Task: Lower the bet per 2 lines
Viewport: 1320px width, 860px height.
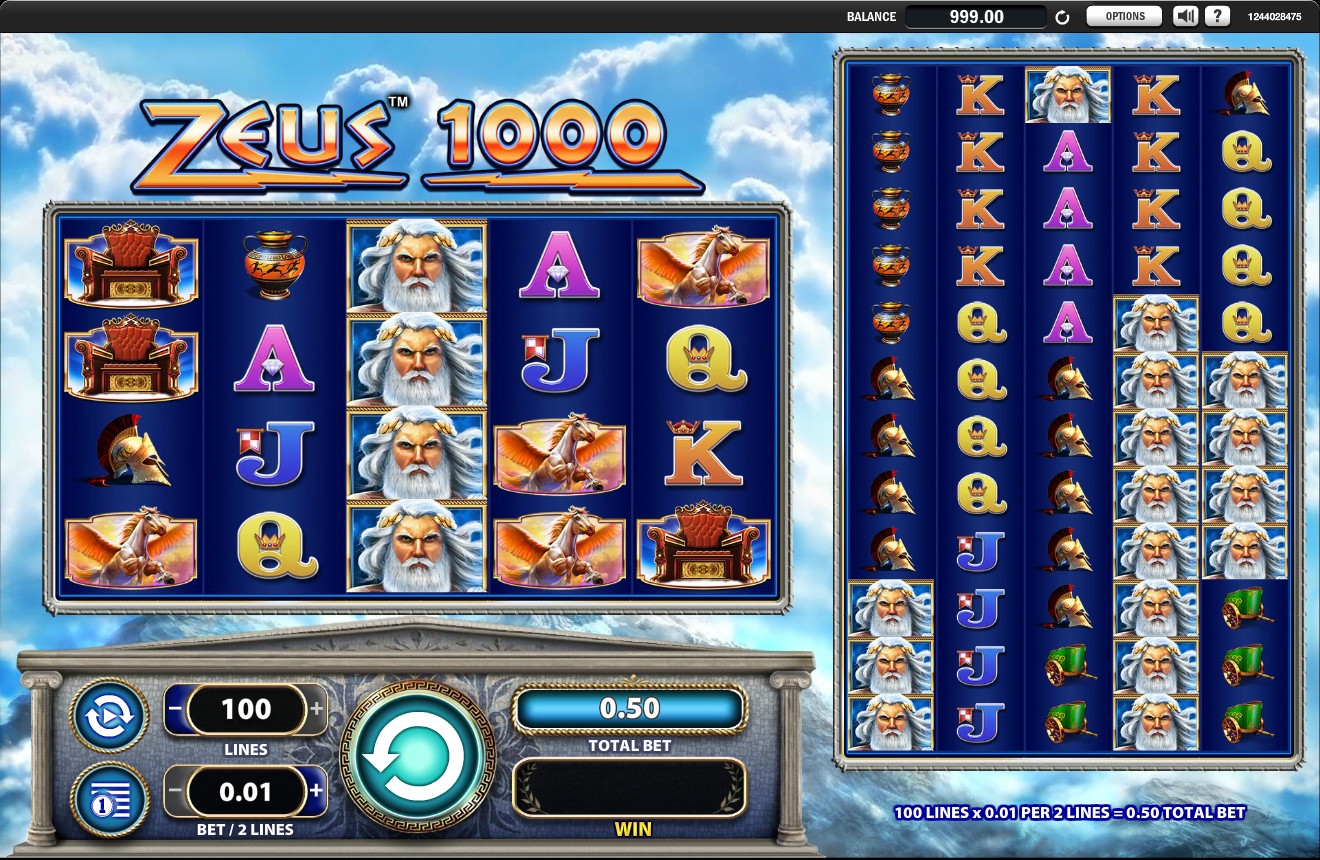Action: [174, 792]
